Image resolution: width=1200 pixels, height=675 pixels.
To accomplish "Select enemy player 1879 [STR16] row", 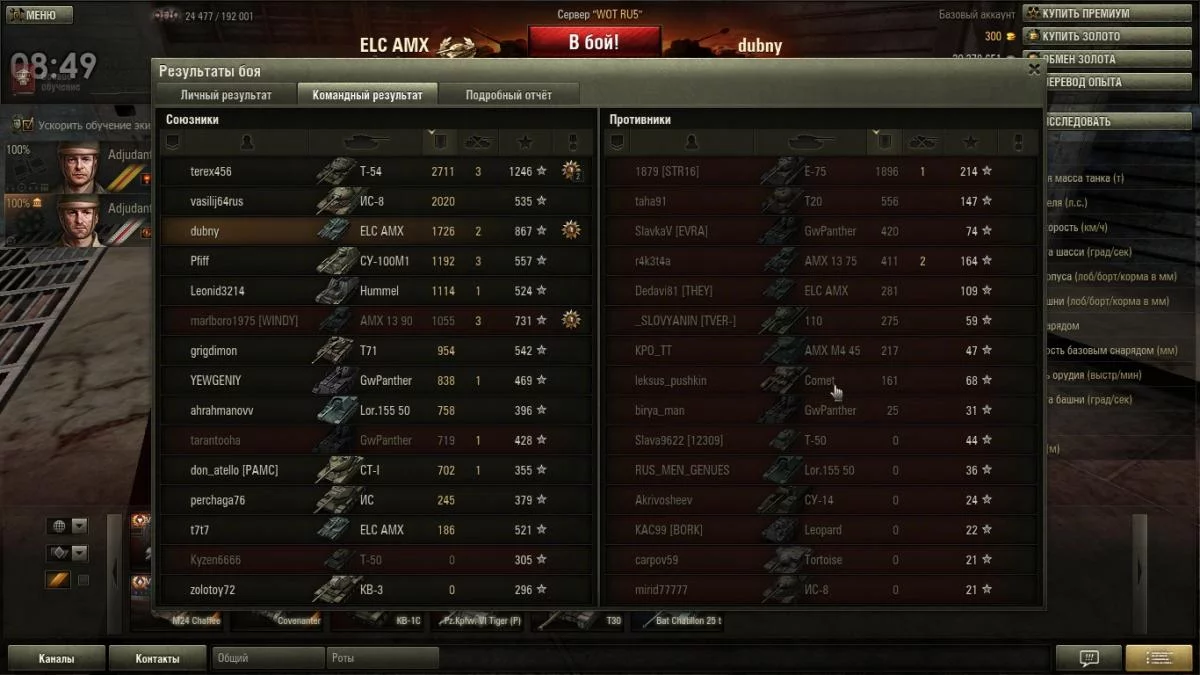I will click(x=667, y=171).
